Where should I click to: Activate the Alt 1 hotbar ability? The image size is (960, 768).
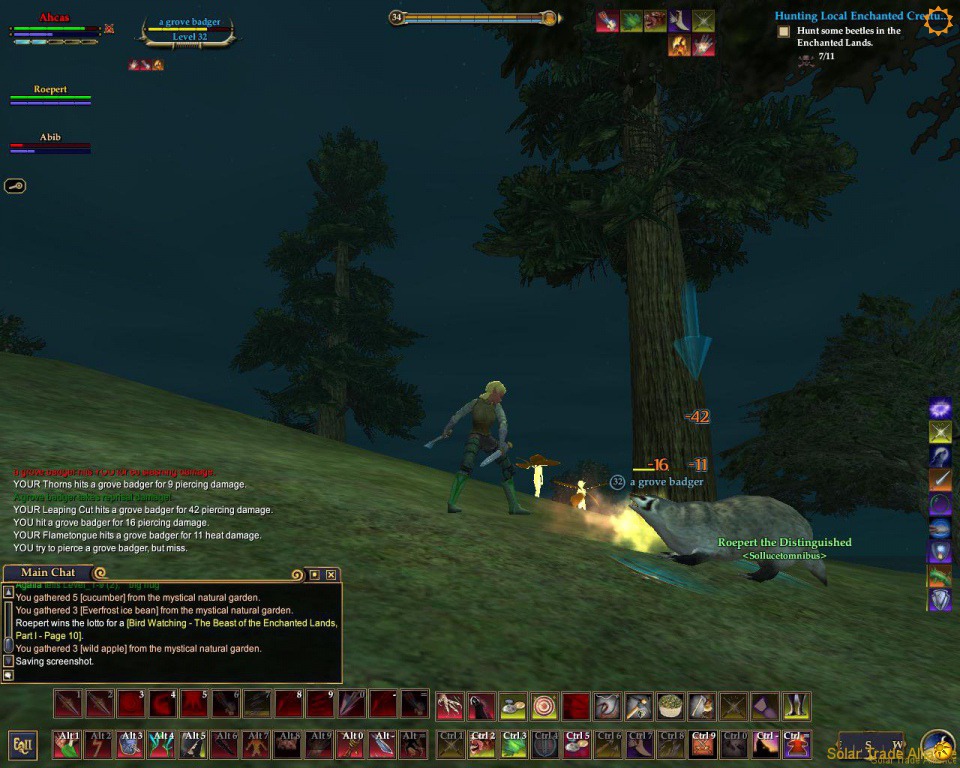point(68,745)
